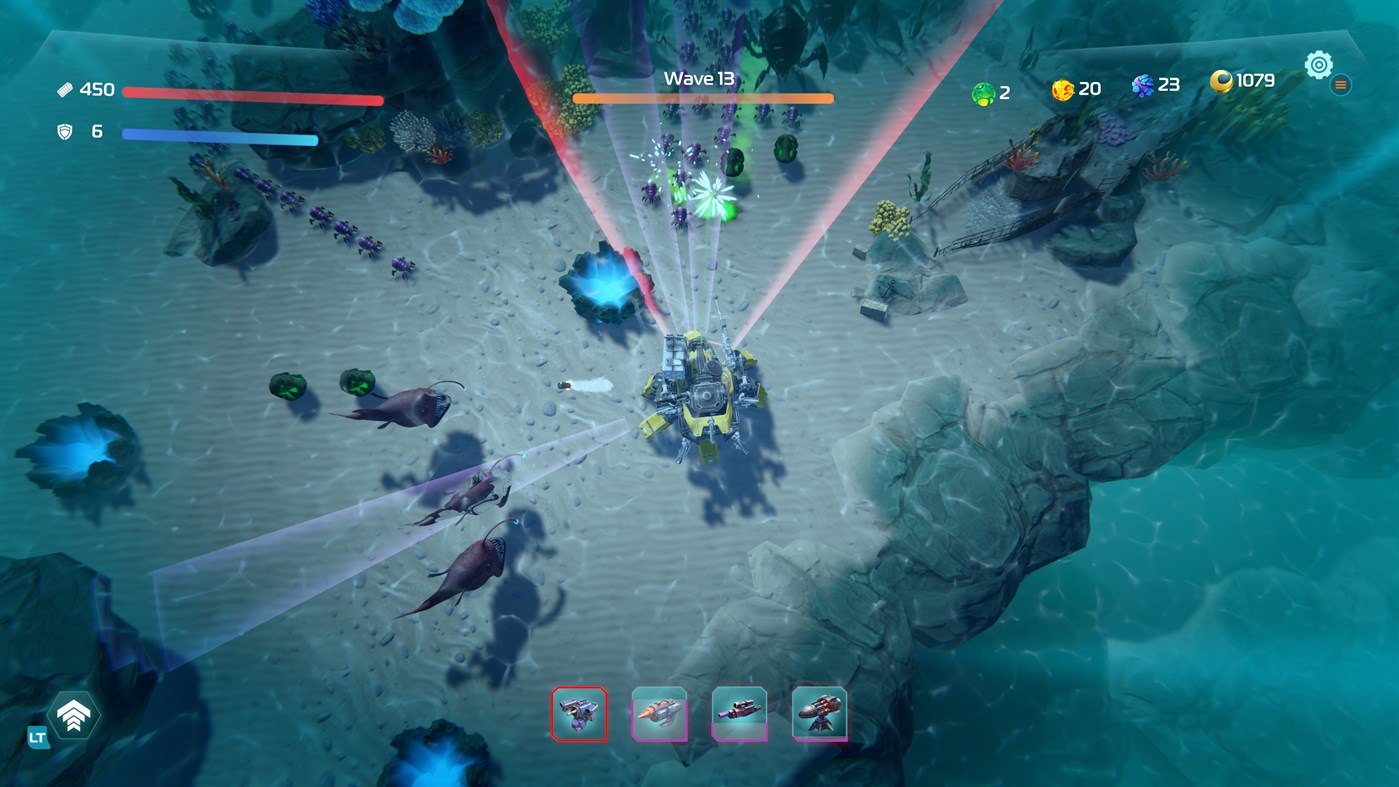Open the settings gear menu
Screen dimensions: 1399x787
(x=1318, y=63)
